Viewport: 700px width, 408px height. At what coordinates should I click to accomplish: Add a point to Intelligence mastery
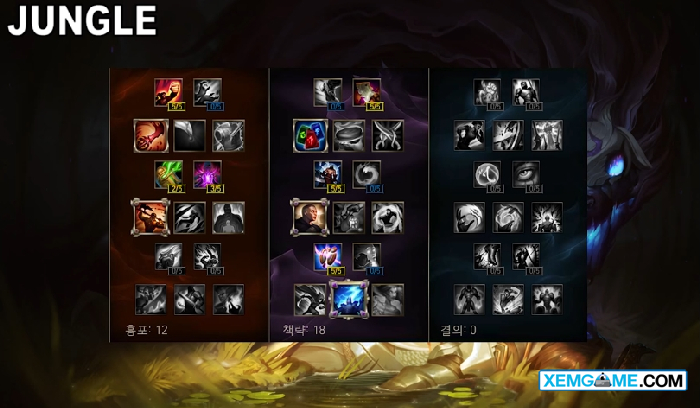click(x=366, y=256)
